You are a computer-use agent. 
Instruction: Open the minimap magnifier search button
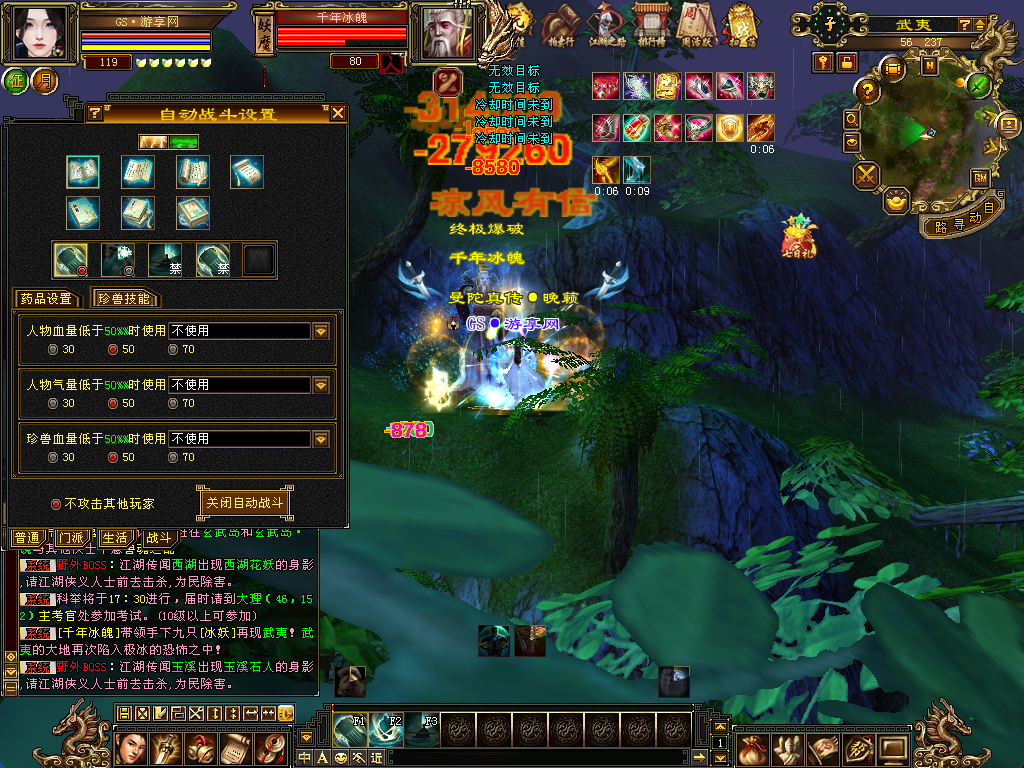[x=852, y=117]
